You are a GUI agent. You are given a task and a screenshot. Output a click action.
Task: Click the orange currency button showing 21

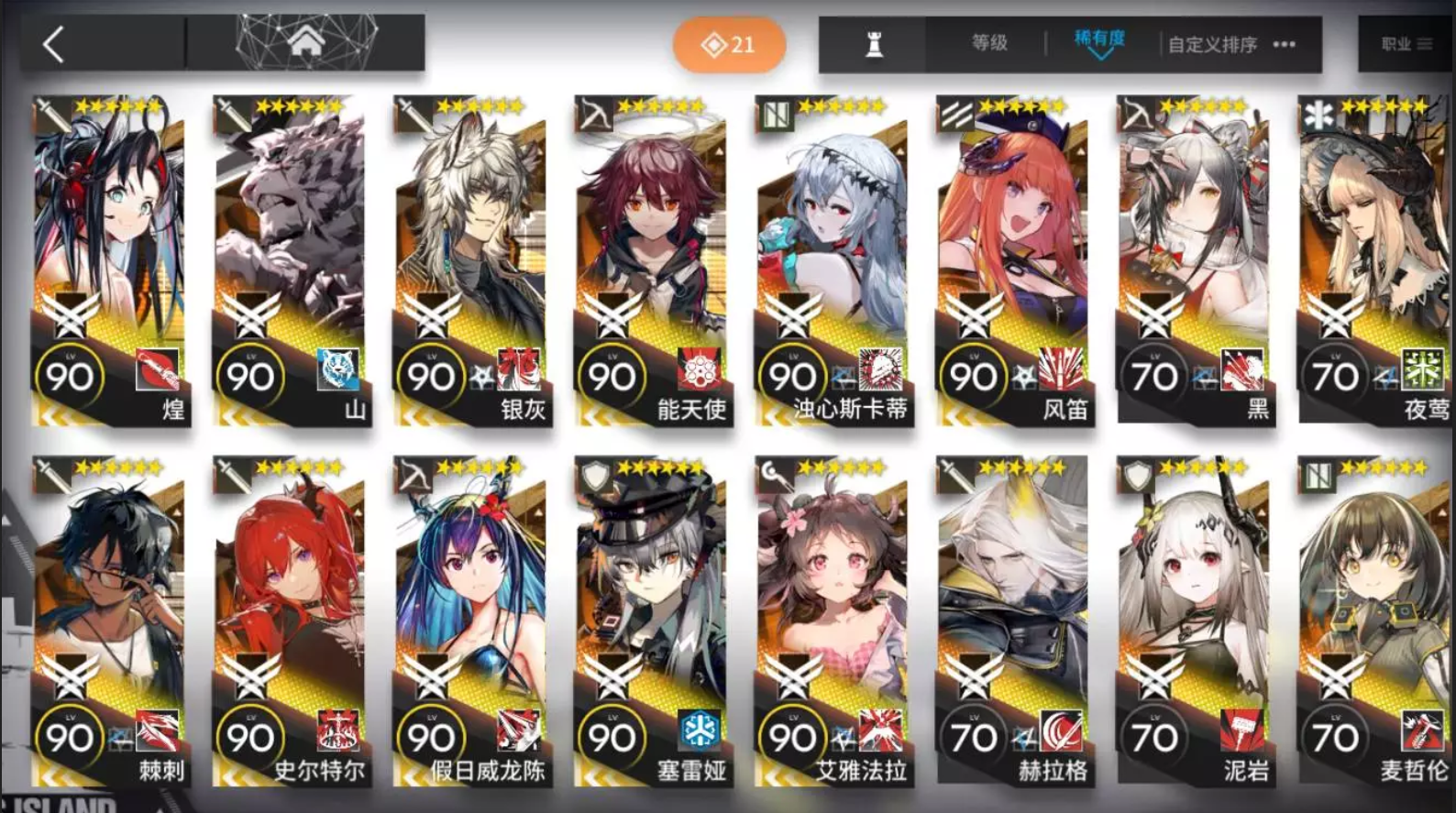pos(729,42)
